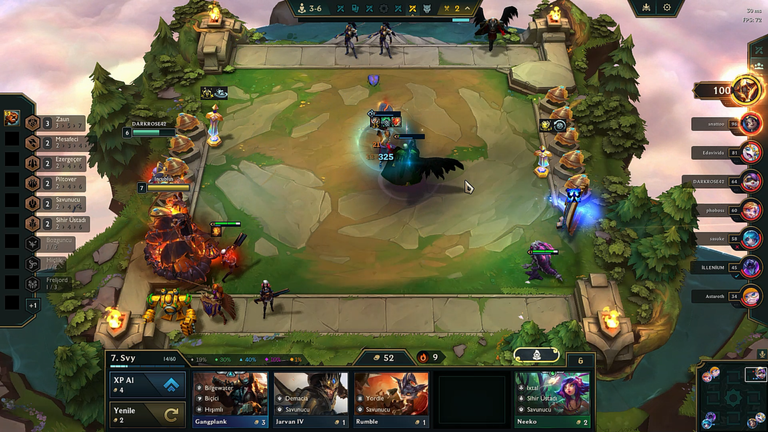Select the Mesafeci trait row

click(56, 142)
